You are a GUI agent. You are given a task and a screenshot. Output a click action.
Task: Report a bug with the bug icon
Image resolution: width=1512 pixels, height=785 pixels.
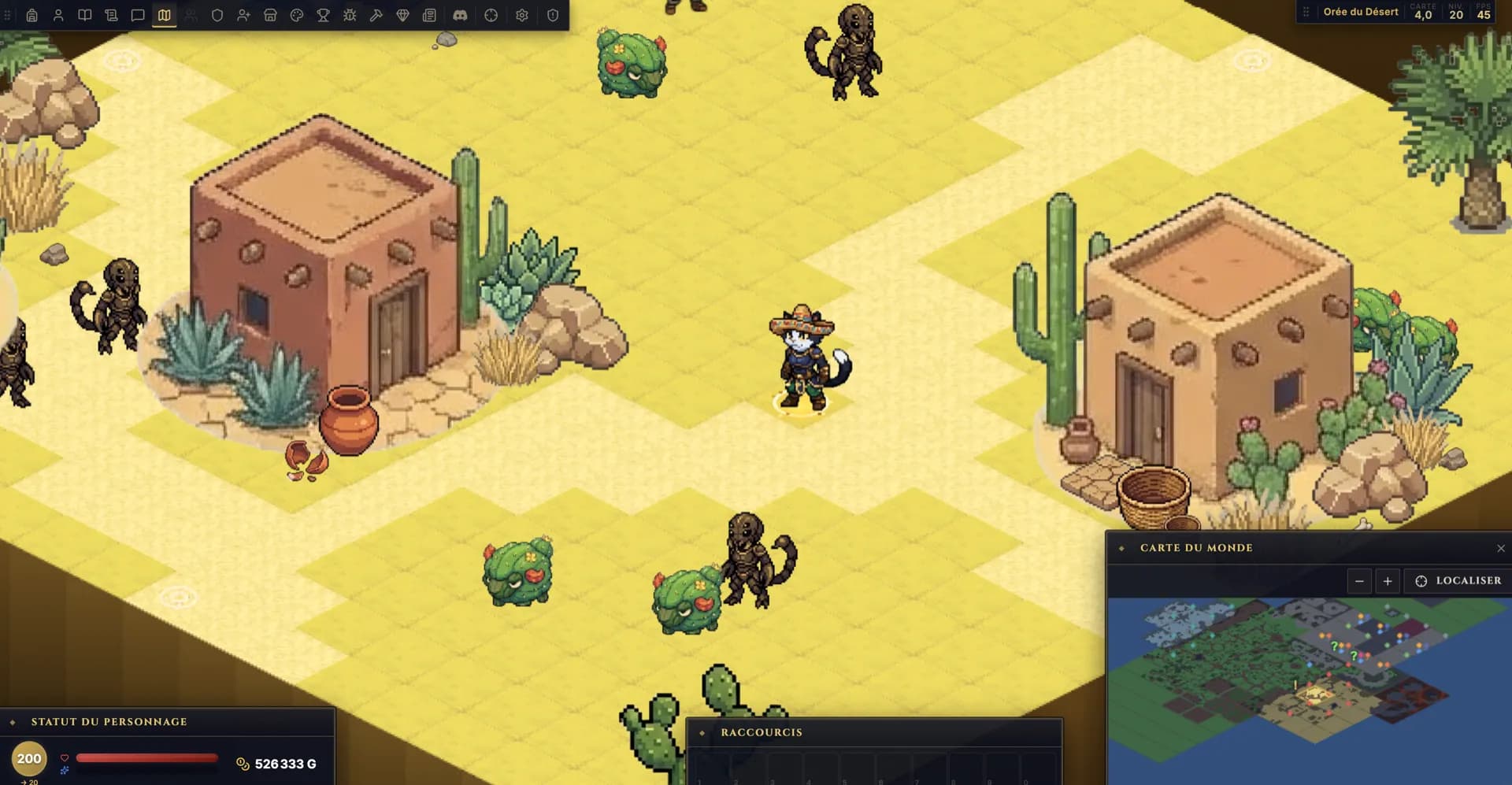pyautogui.click(x=350, y=15)
